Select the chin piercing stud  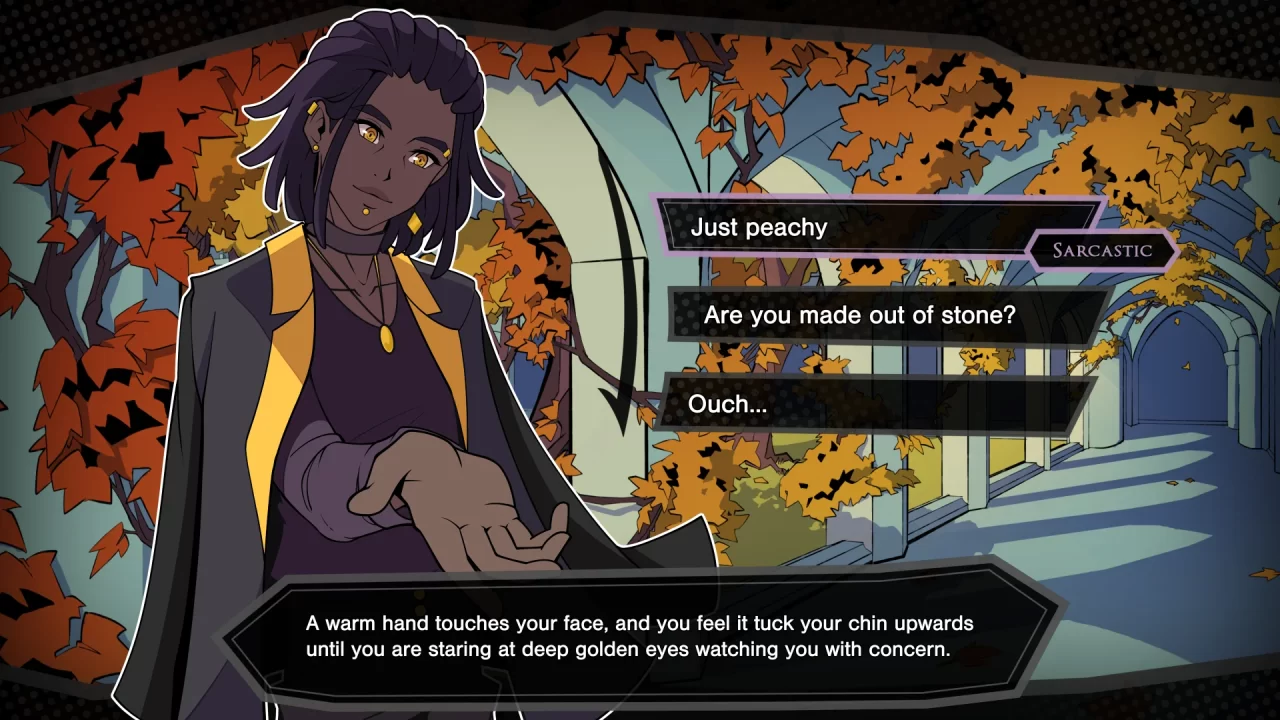(366, 211)
